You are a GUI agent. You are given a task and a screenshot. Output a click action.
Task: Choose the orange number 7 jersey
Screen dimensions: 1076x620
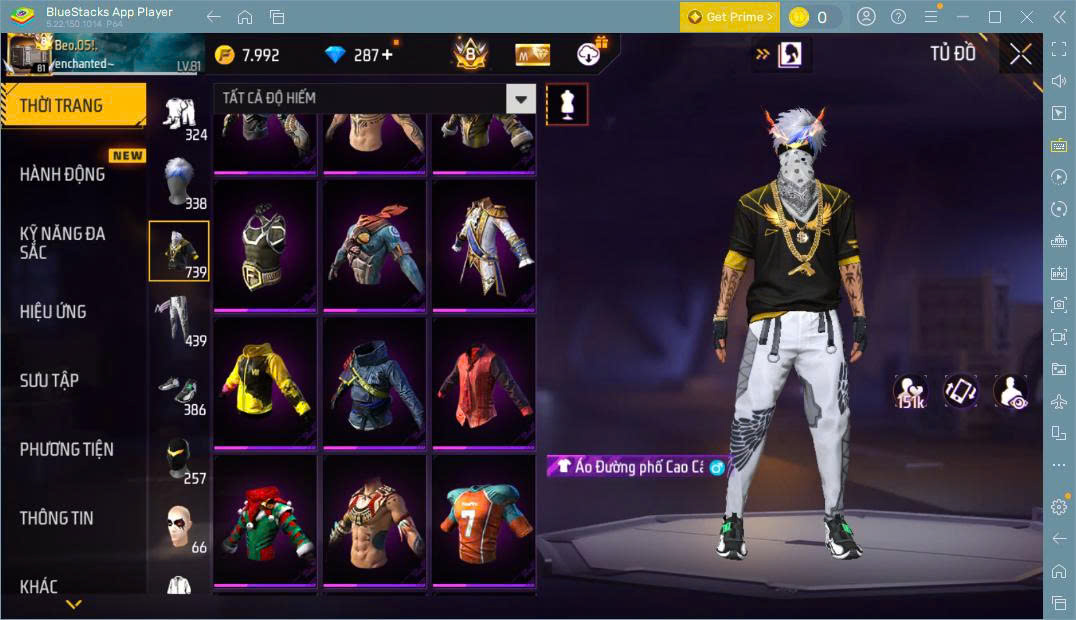pos(483,520)
